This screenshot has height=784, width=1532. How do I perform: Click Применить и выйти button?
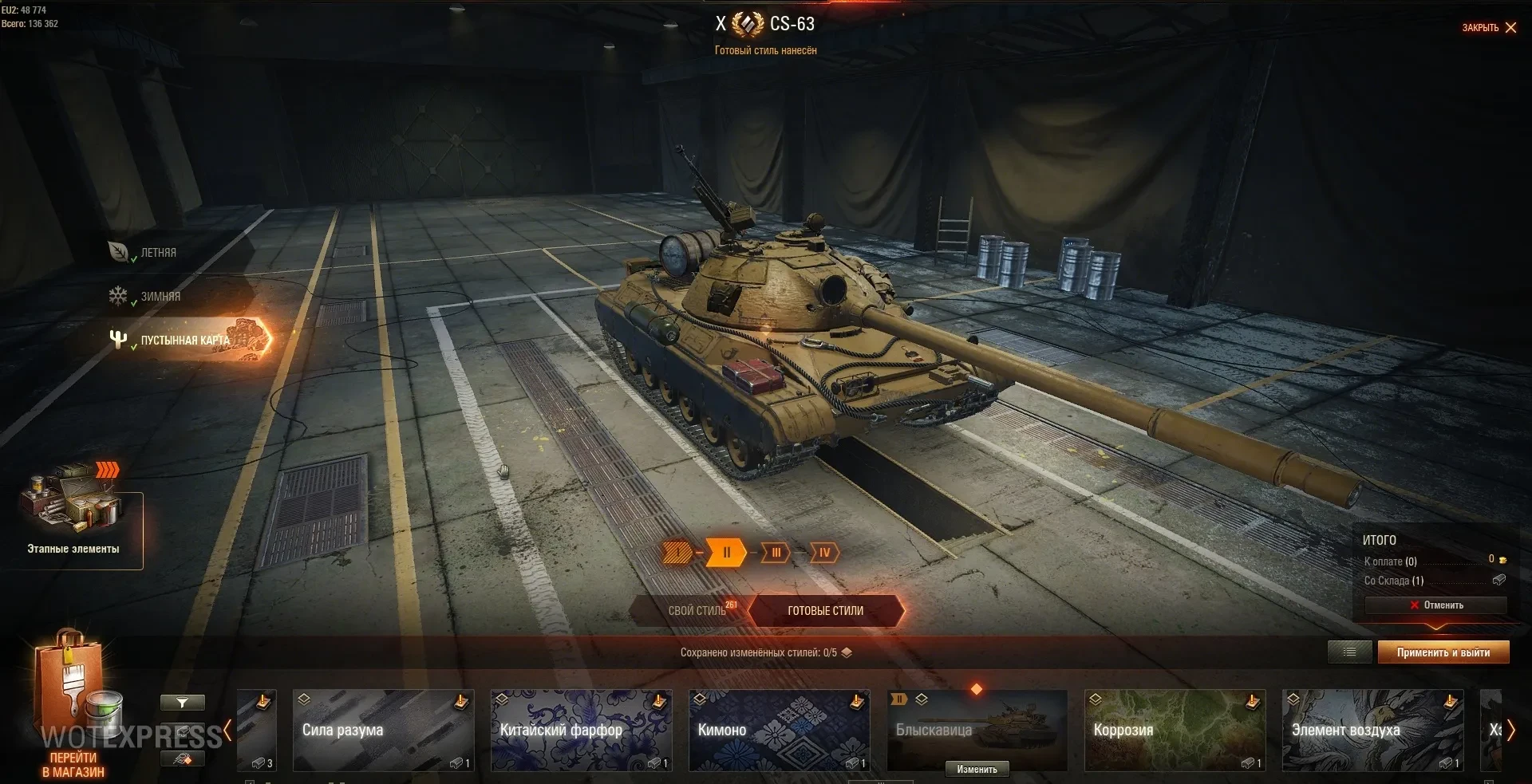click(x=1443, y=652)
